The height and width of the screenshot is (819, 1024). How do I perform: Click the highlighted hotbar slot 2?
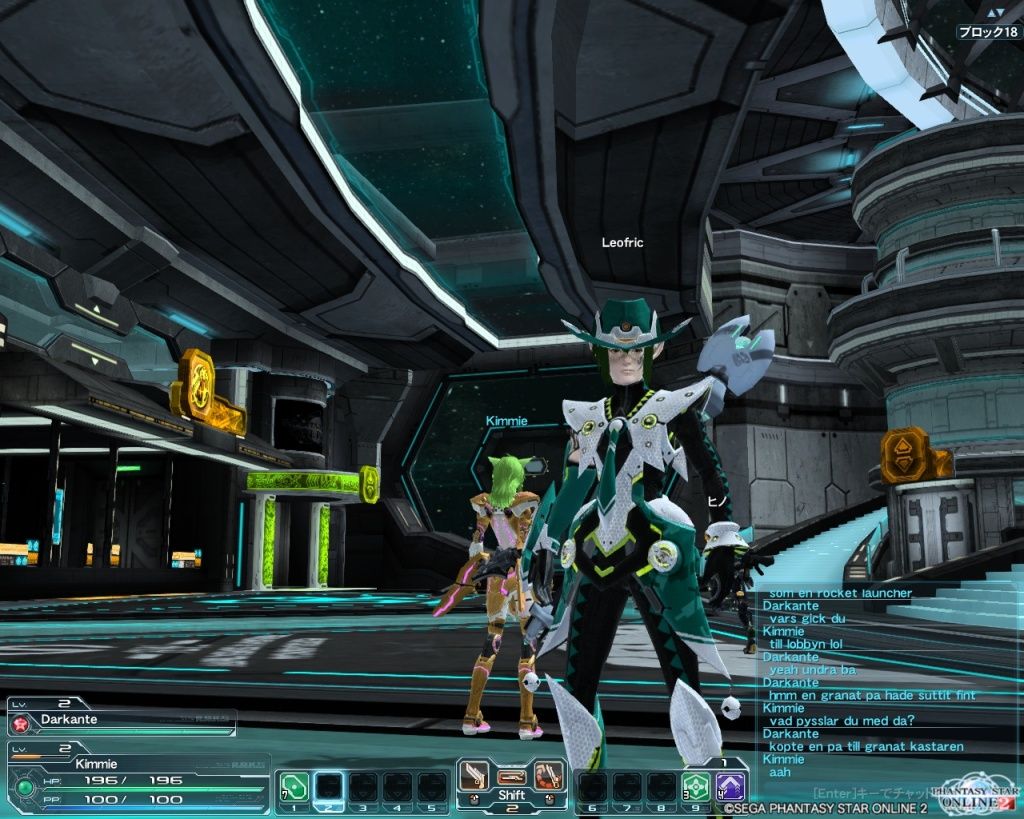329,786
